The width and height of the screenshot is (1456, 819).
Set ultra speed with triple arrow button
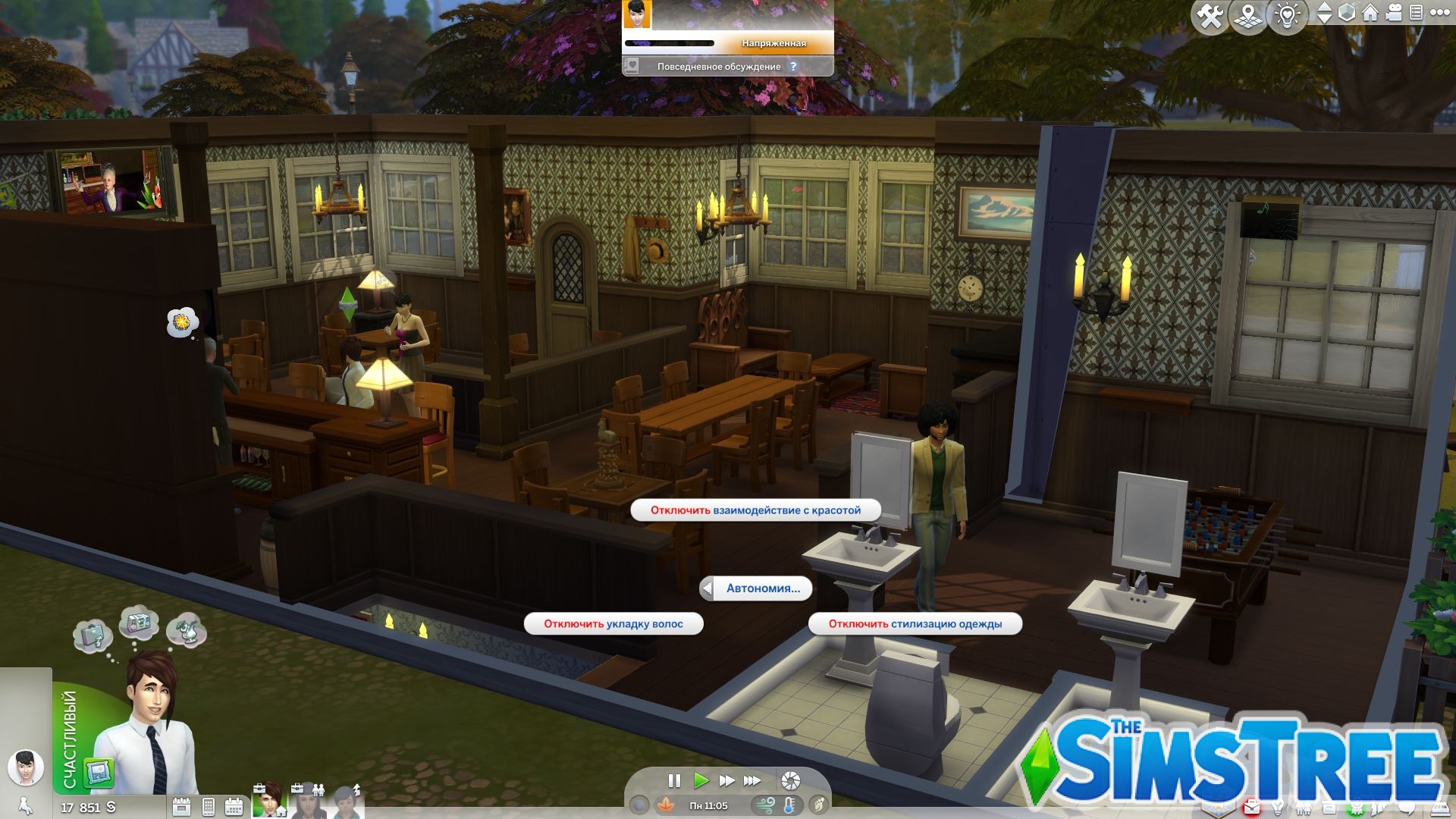(x=750, y=779)
